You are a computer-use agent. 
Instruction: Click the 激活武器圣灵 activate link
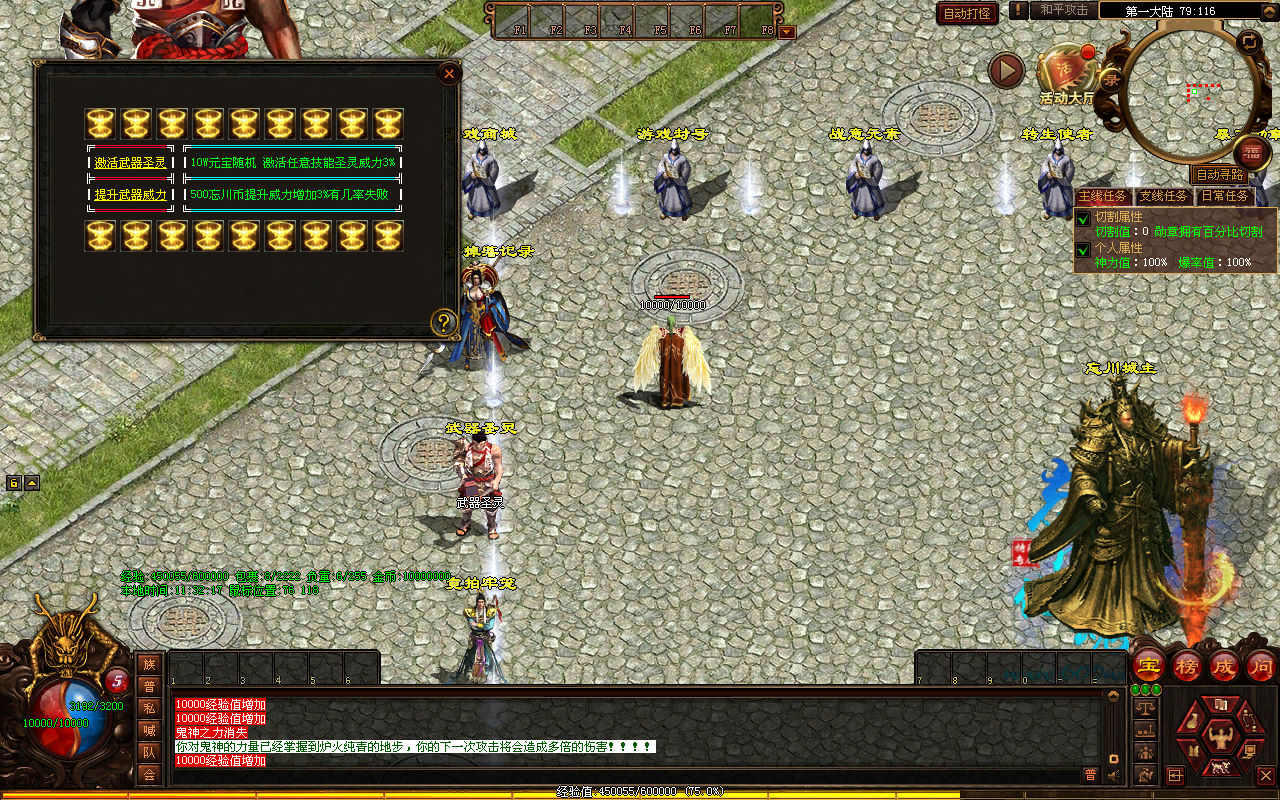(130, 162)
